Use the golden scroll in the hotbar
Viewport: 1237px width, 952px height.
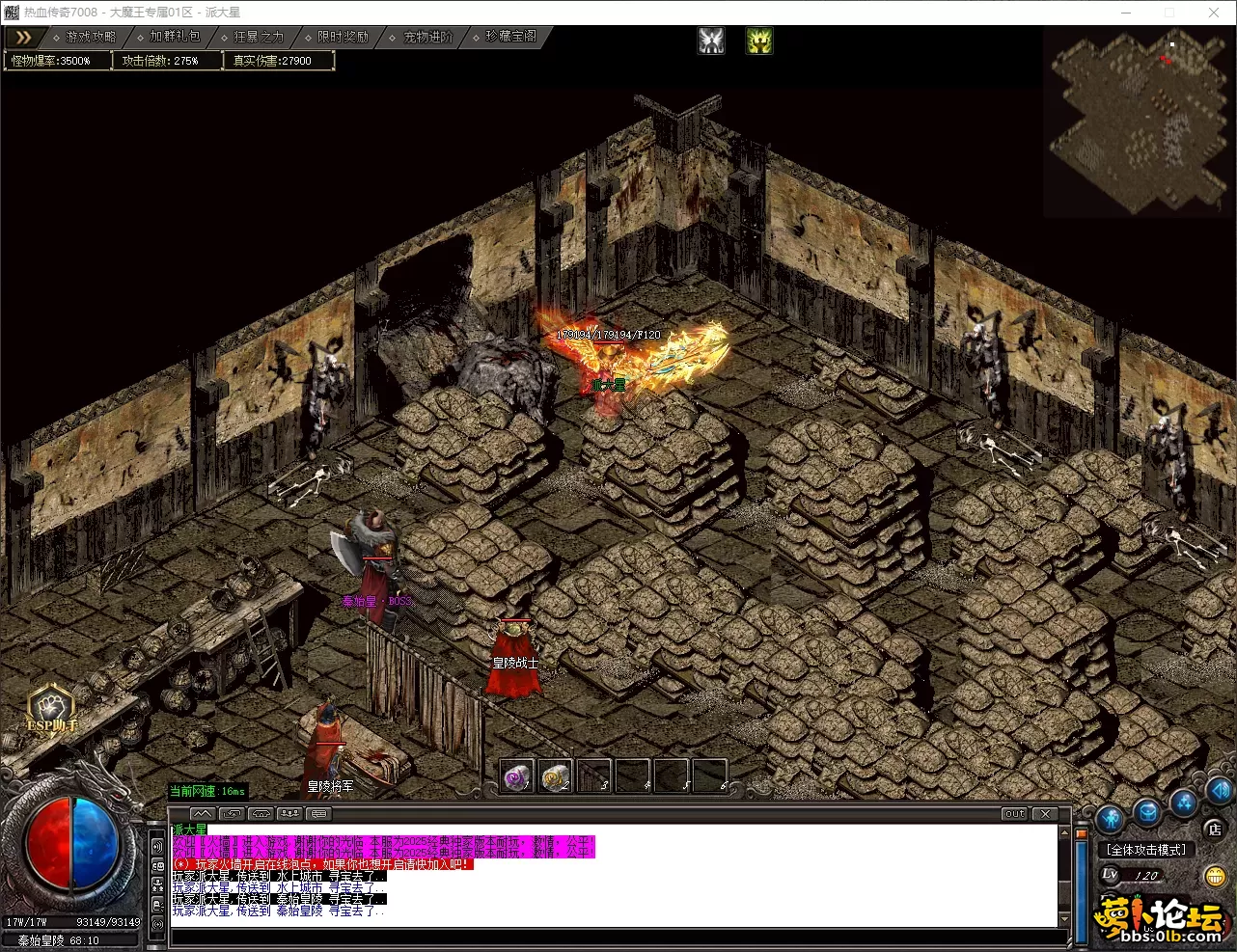pyautogui.click(x=555, y=776)
